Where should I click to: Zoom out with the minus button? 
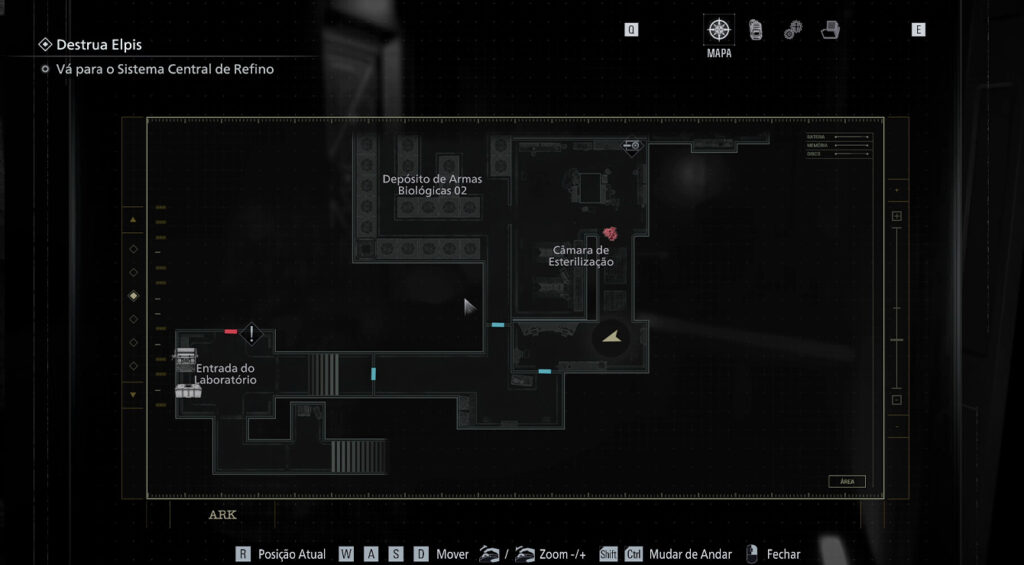[x=896, y=400]
